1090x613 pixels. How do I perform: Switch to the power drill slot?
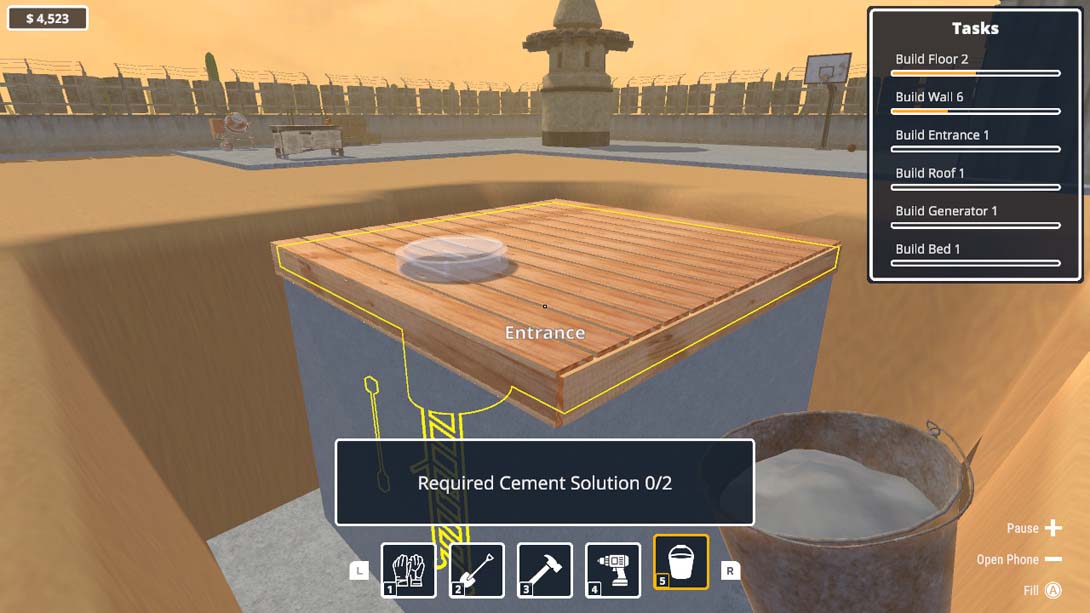[x=612, y=570]
